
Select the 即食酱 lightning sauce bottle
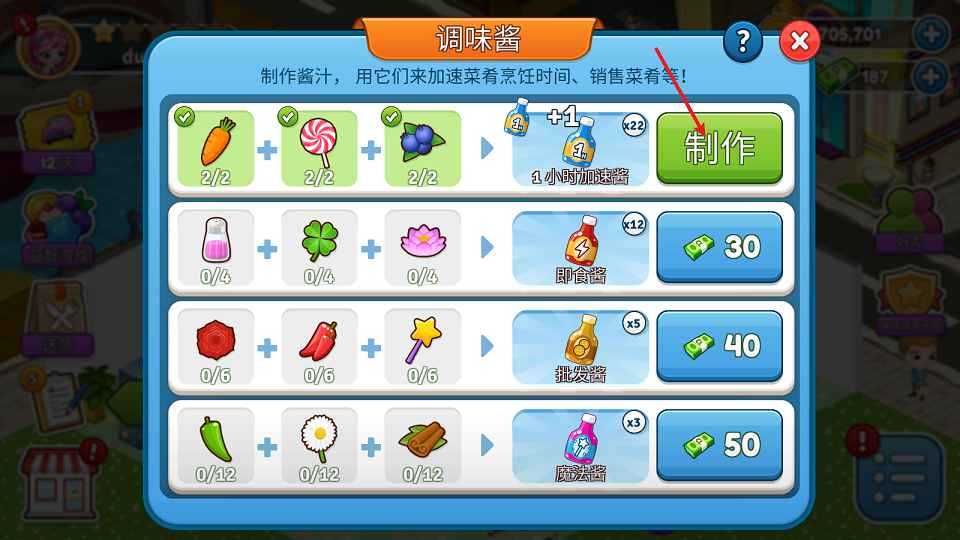(x=581, y=247)
